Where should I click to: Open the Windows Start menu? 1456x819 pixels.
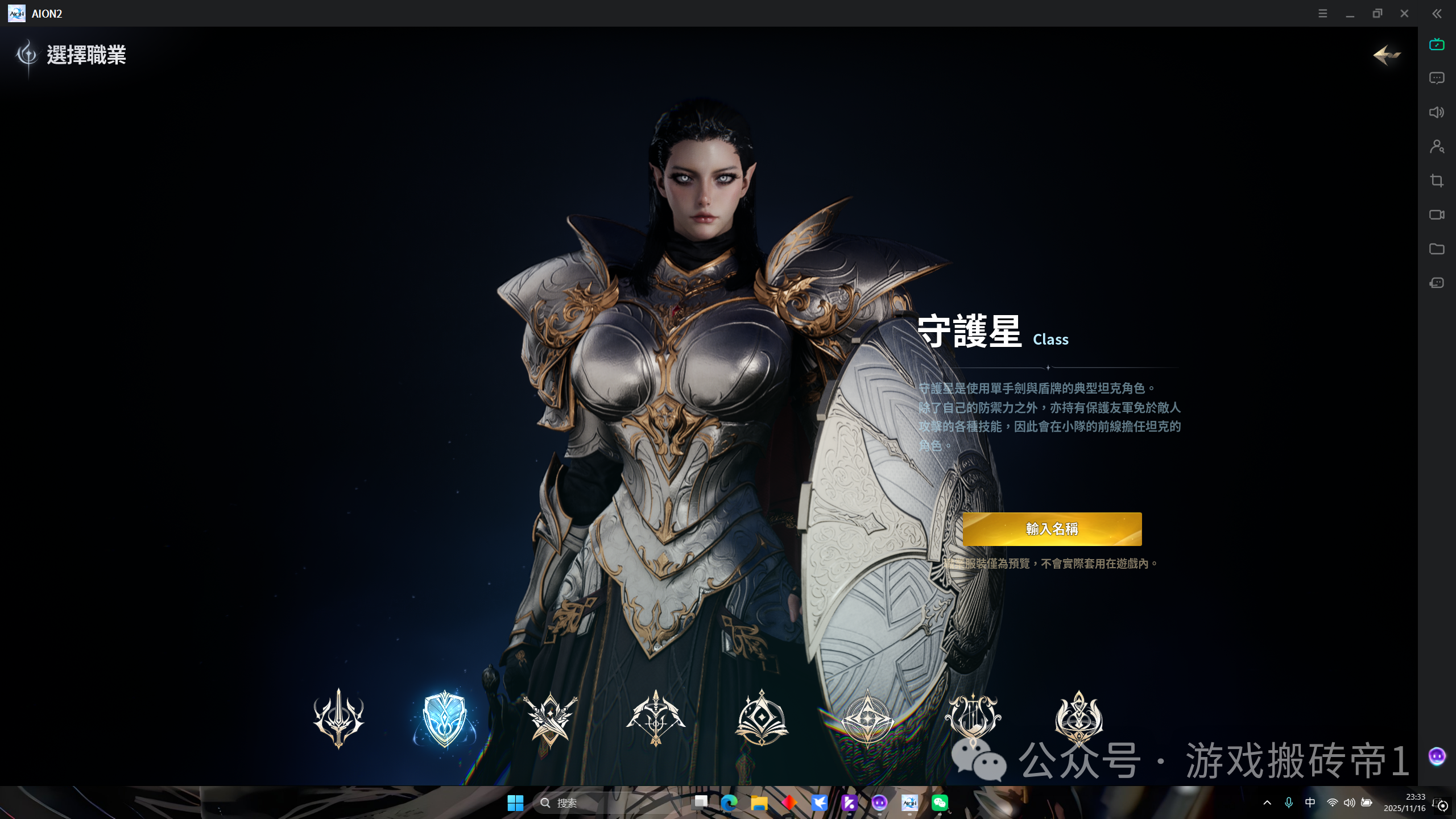click(515, 803)
